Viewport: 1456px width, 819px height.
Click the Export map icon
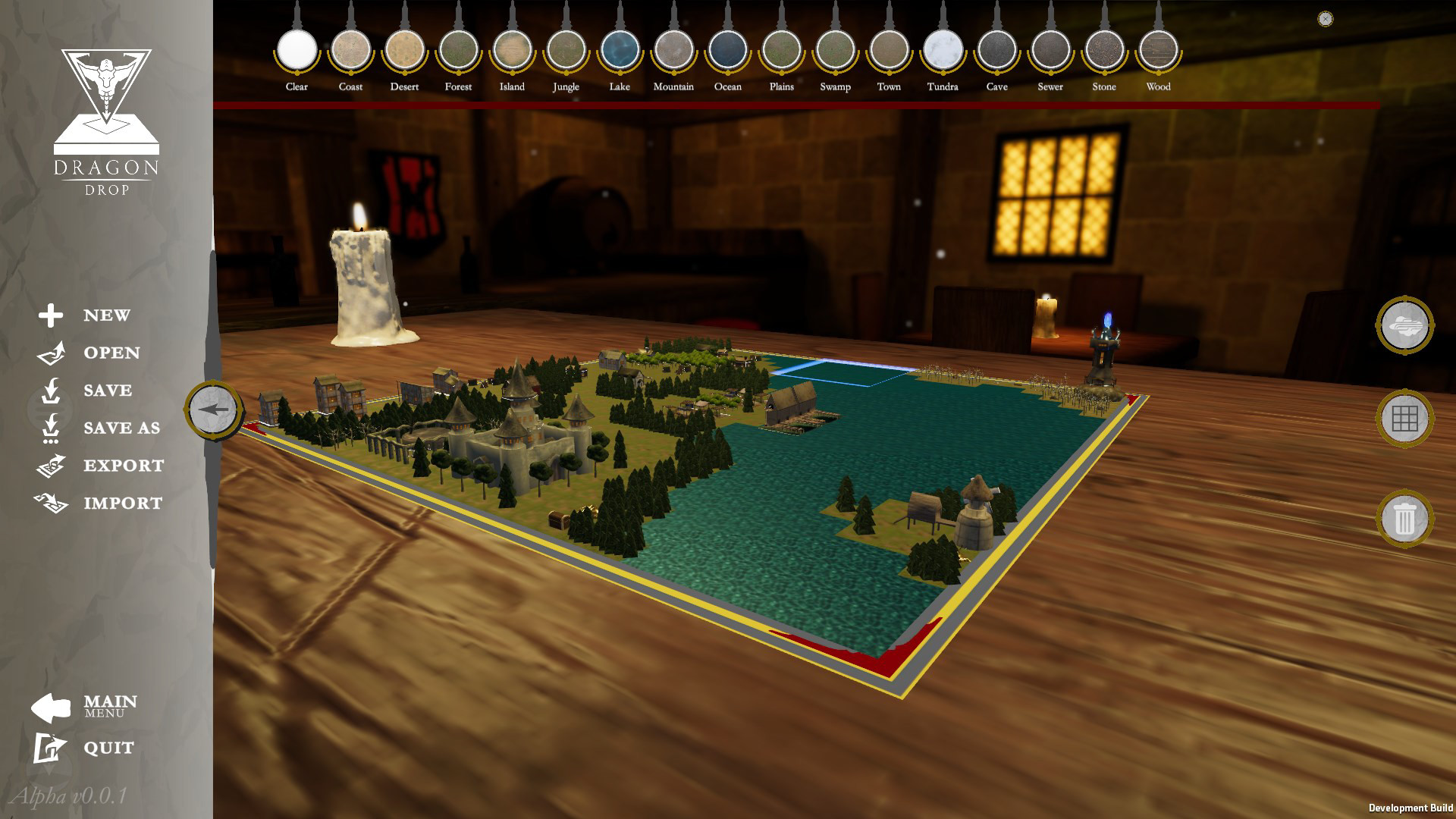[x=51, y=465]
